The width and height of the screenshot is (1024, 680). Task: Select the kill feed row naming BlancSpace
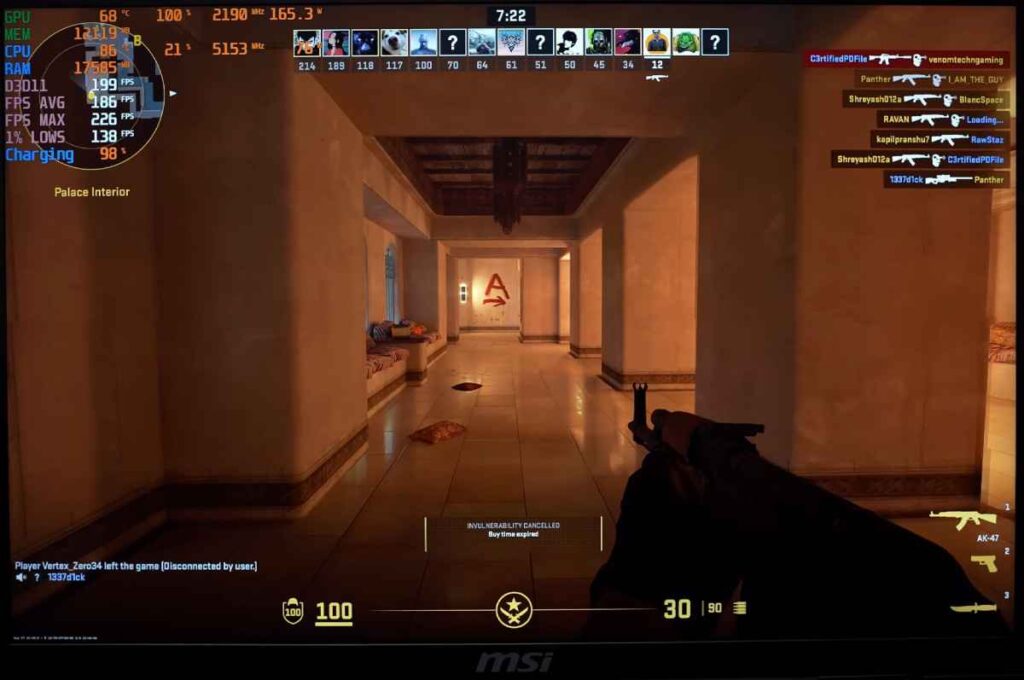(924, 99)
